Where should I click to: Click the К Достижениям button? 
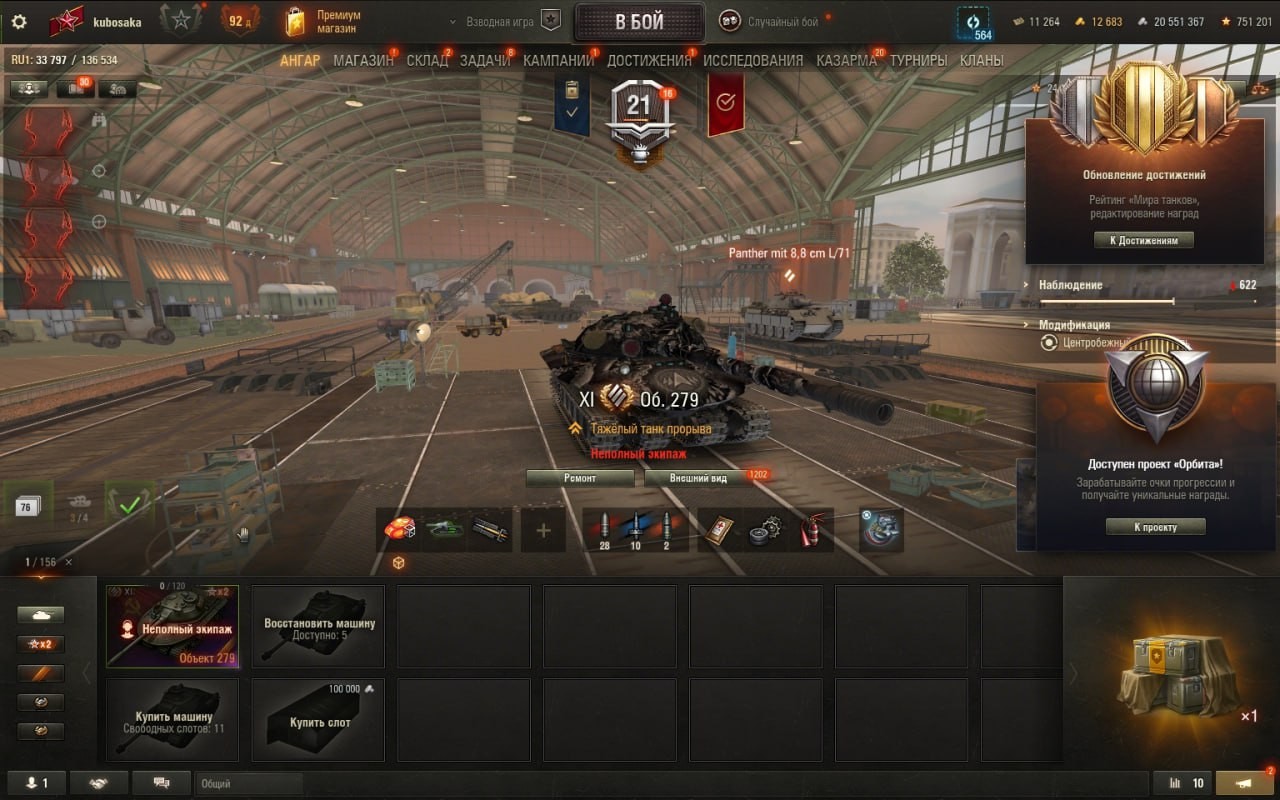pyautogui.click(x=1143, y=240)
